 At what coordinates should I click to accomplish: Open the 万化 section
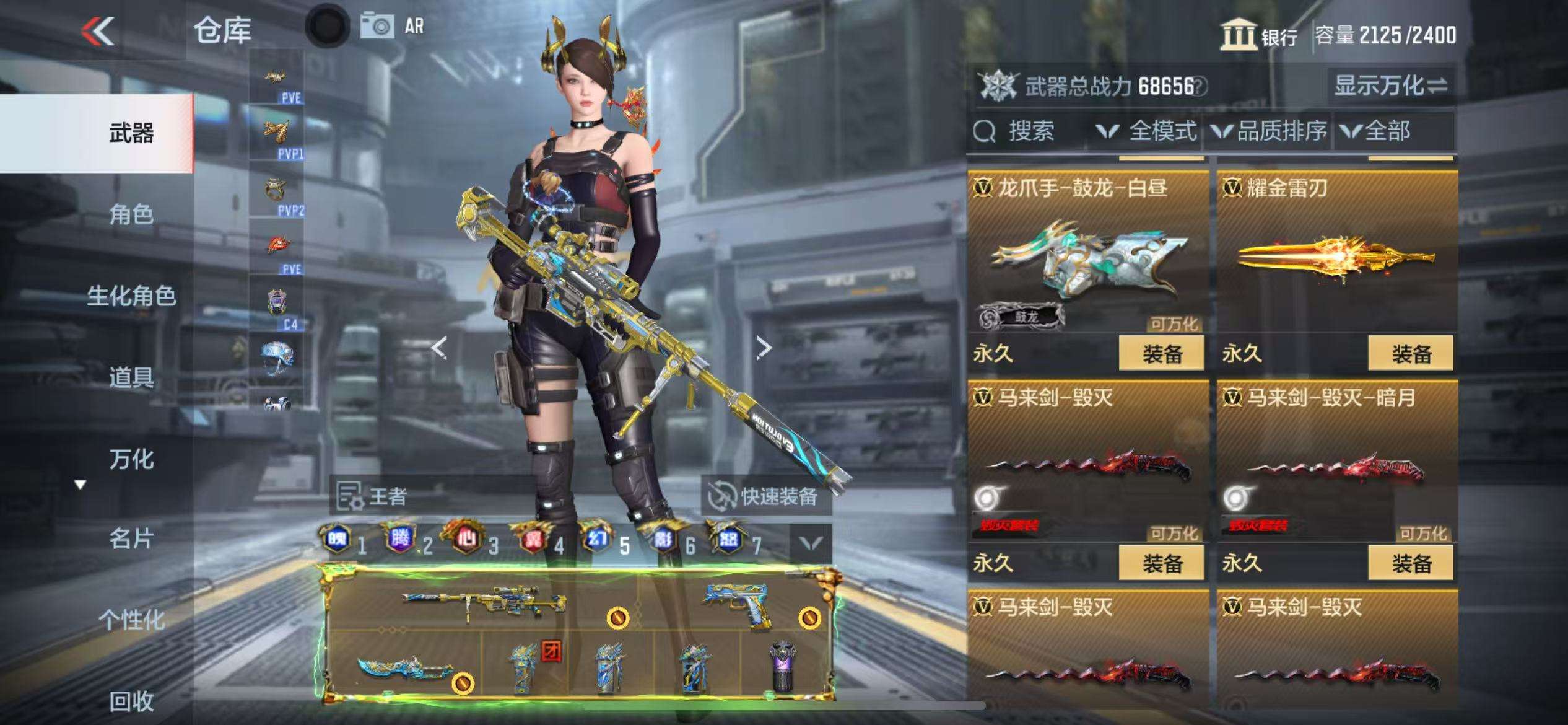(131, 459)
